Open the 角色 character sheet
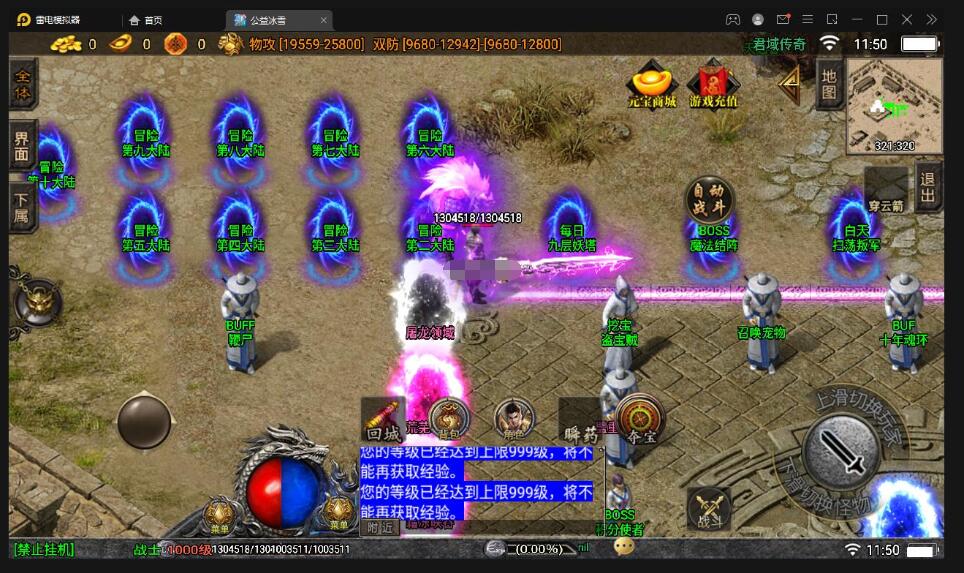The width and height of the screenshot is (964, 573). click(x=514, y=418)
